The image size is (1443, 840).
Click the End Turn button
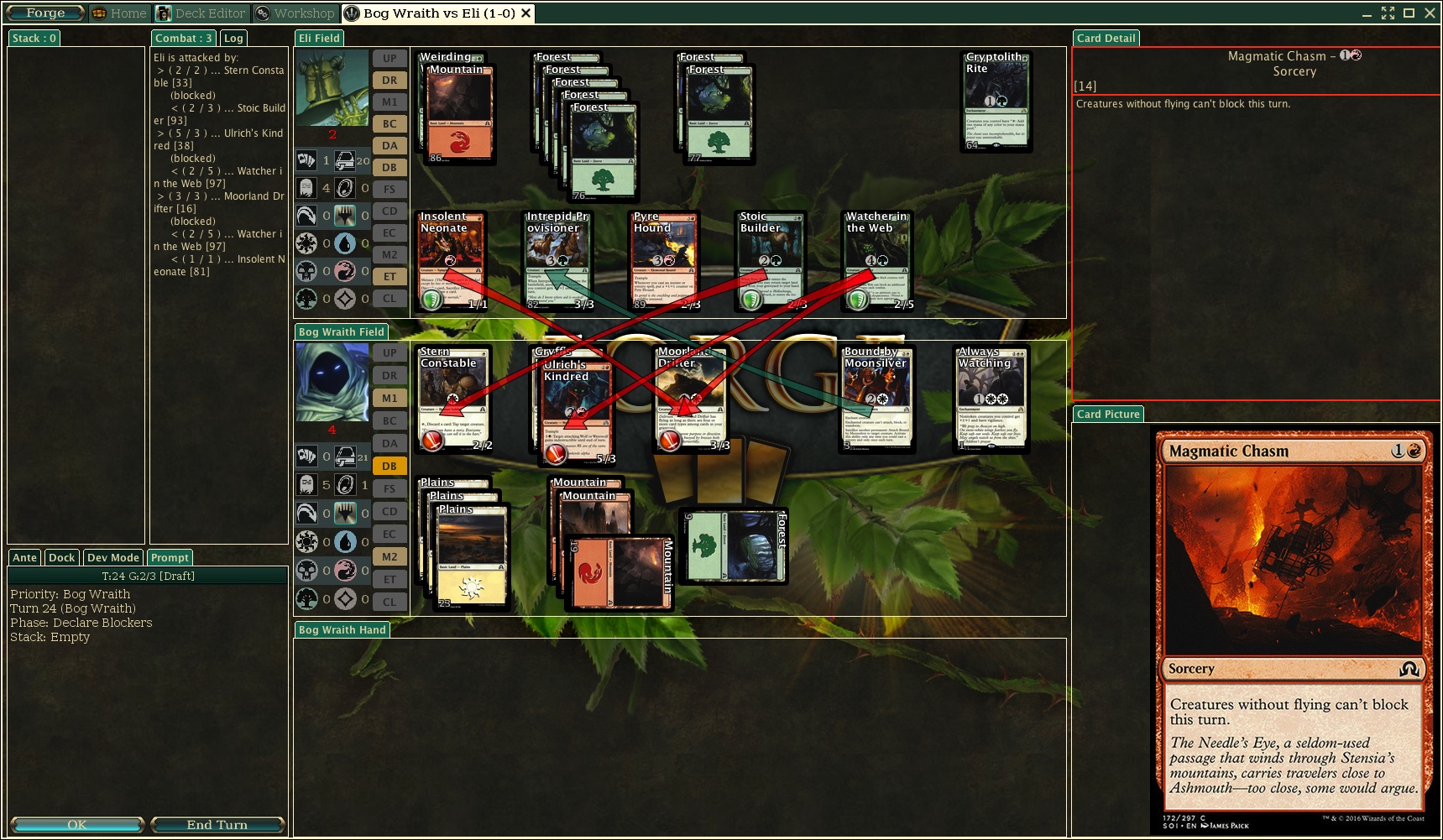click(x=217, y=825)
